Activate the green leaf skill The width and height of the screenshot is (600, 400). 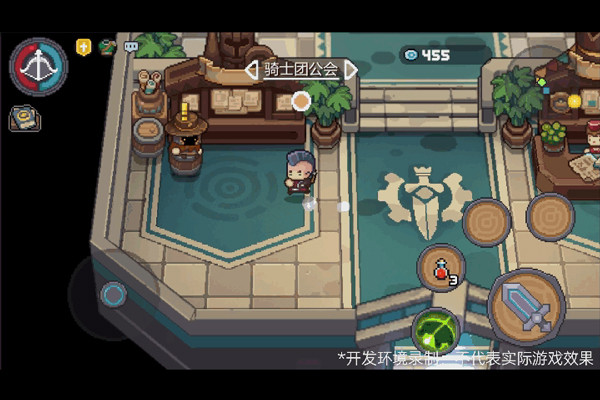click(435, 330)
